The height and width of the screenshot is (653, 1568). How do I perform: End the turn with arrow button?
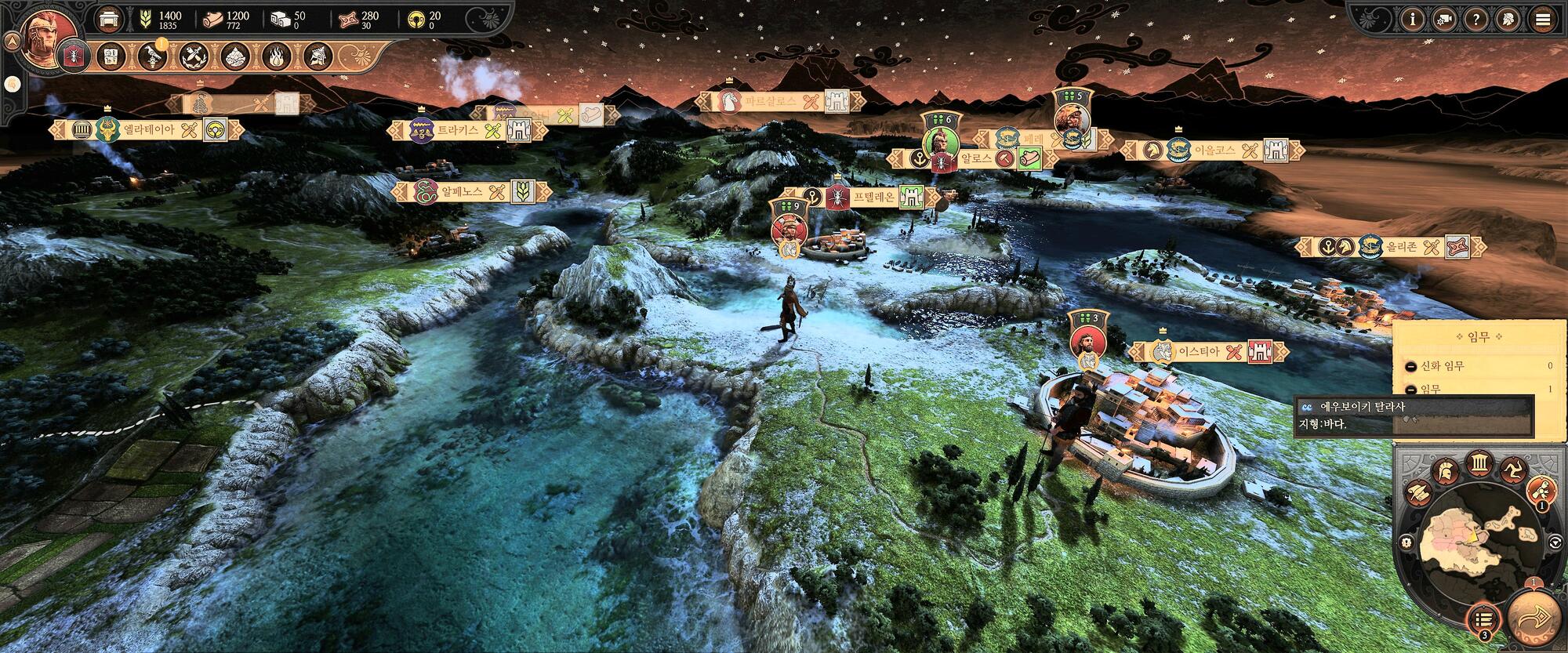[1535, 619]
